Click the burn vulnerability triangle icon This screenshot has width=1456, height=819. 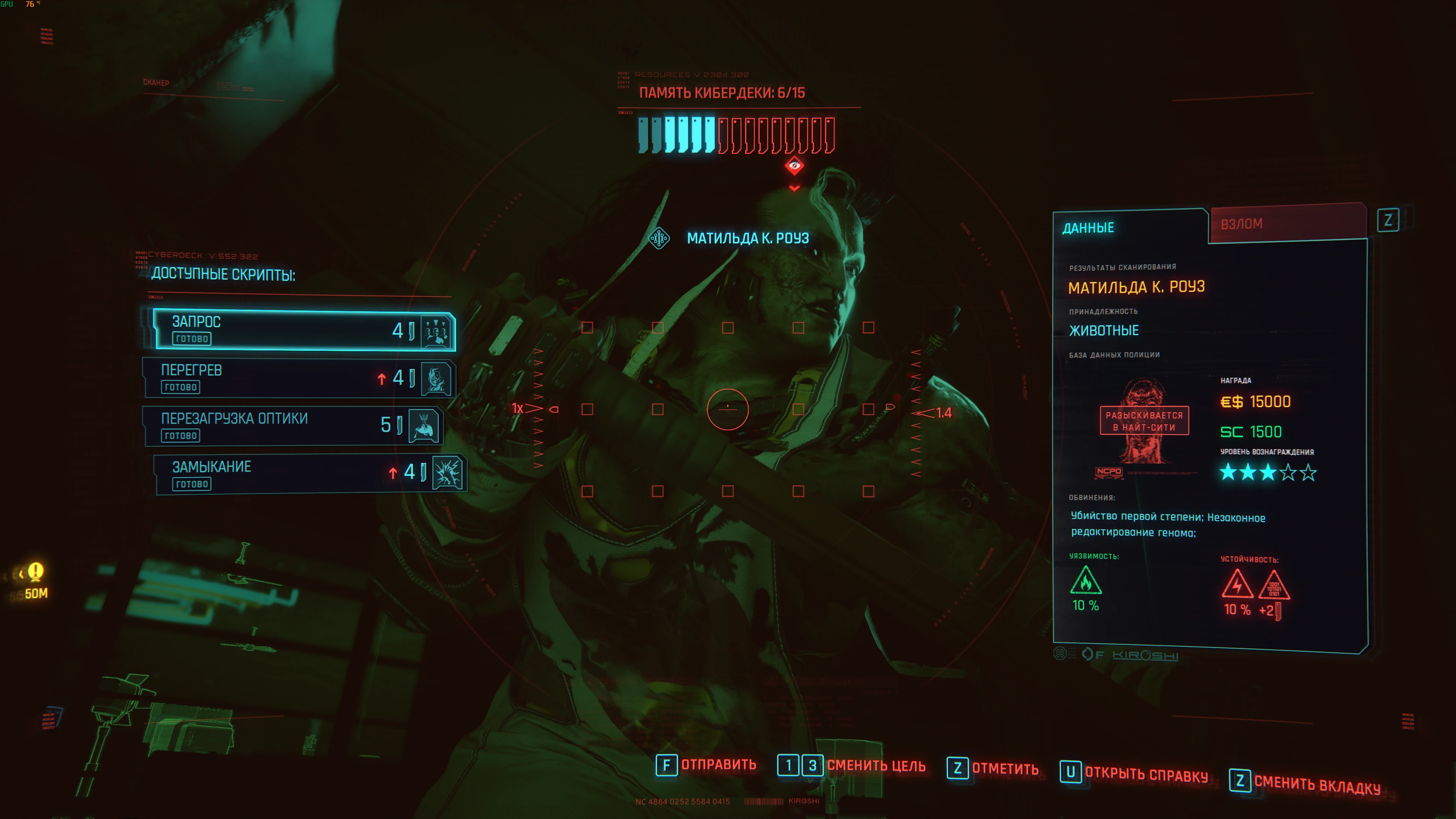click(1085, 582)
